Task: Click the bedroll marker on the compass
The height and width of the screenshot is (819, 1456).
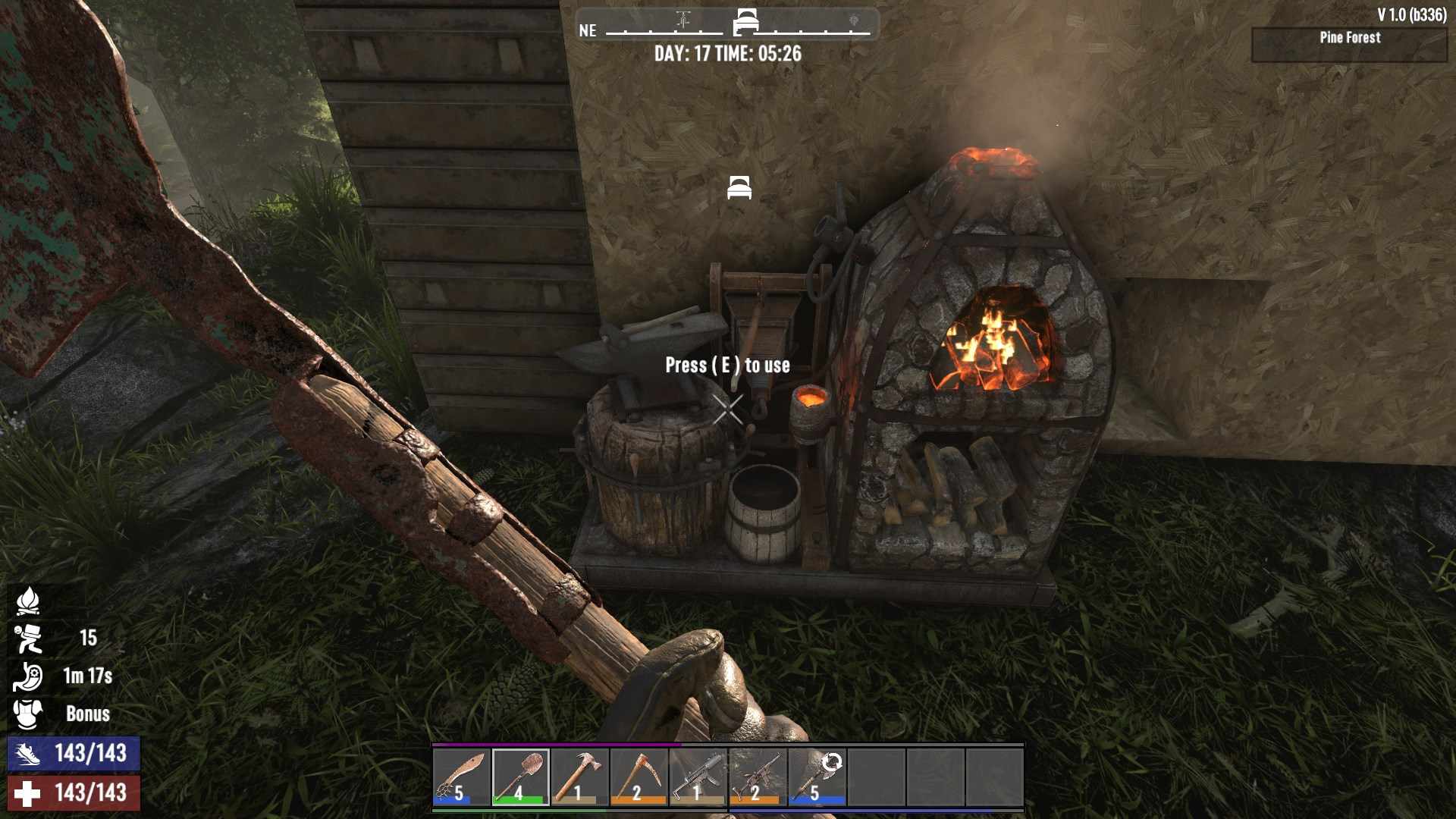Action: click(746, 21)
